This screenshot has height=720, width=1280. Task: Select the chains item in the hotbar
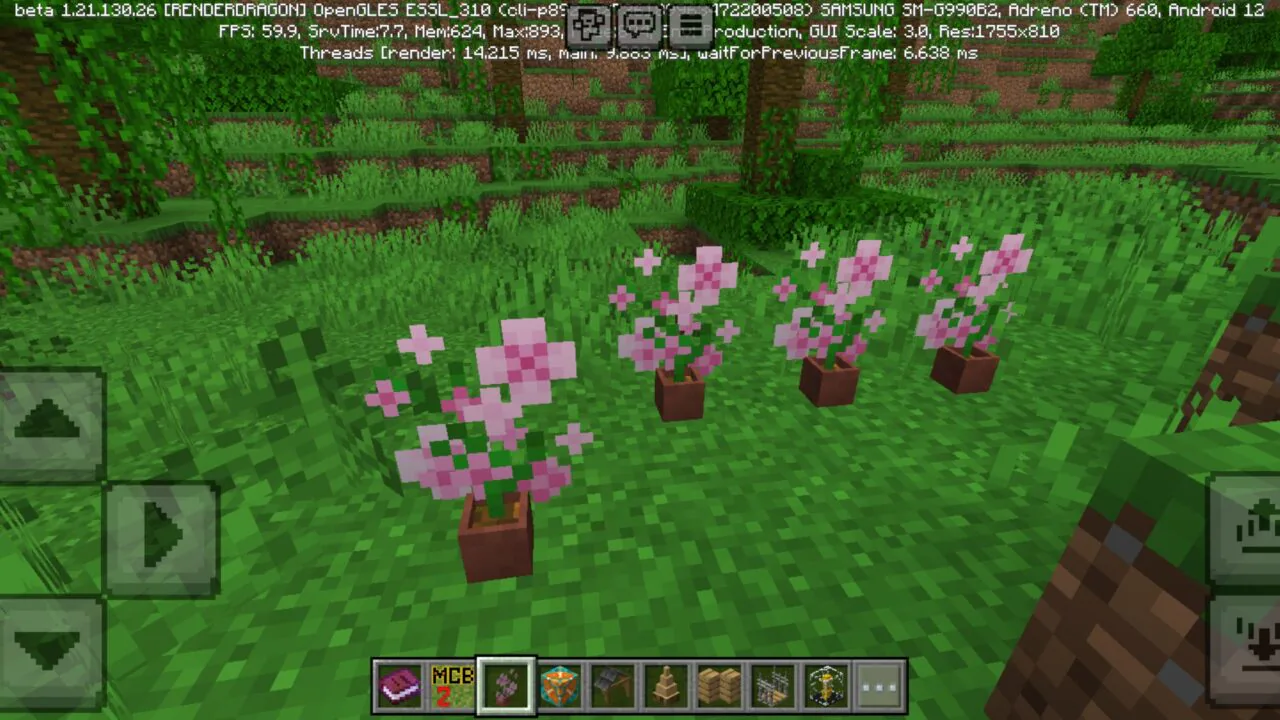[773, 683]
